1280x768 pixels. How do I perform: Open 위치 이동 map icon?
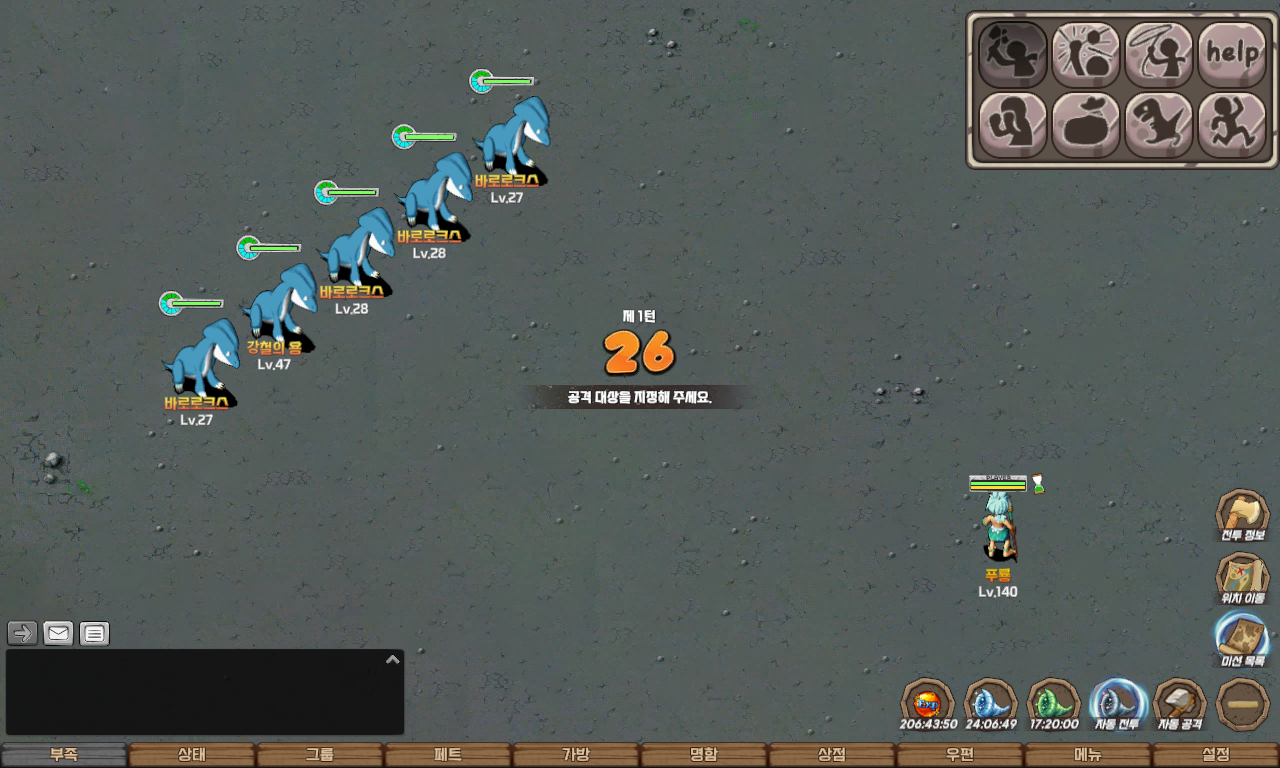tap(1242, 579)
